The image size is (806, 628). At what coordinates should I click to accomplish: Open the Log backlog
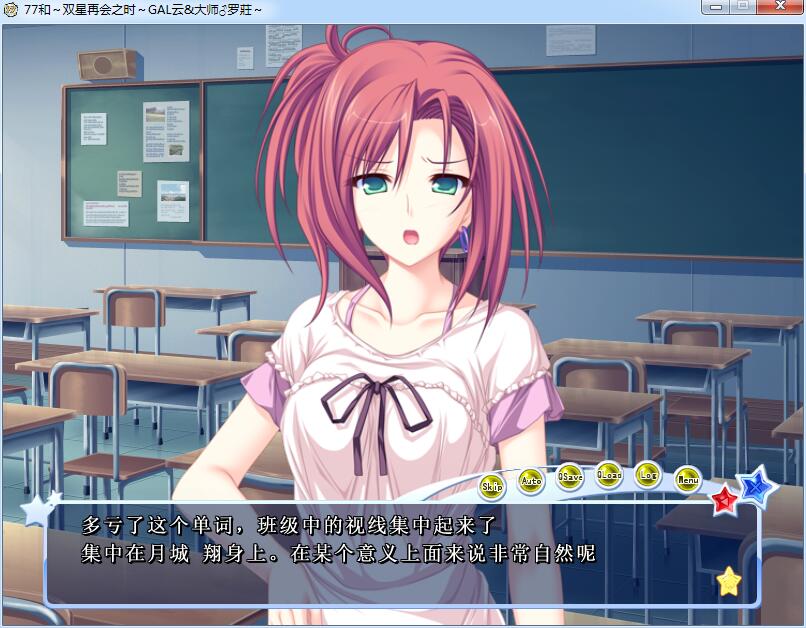click(648, 474)
